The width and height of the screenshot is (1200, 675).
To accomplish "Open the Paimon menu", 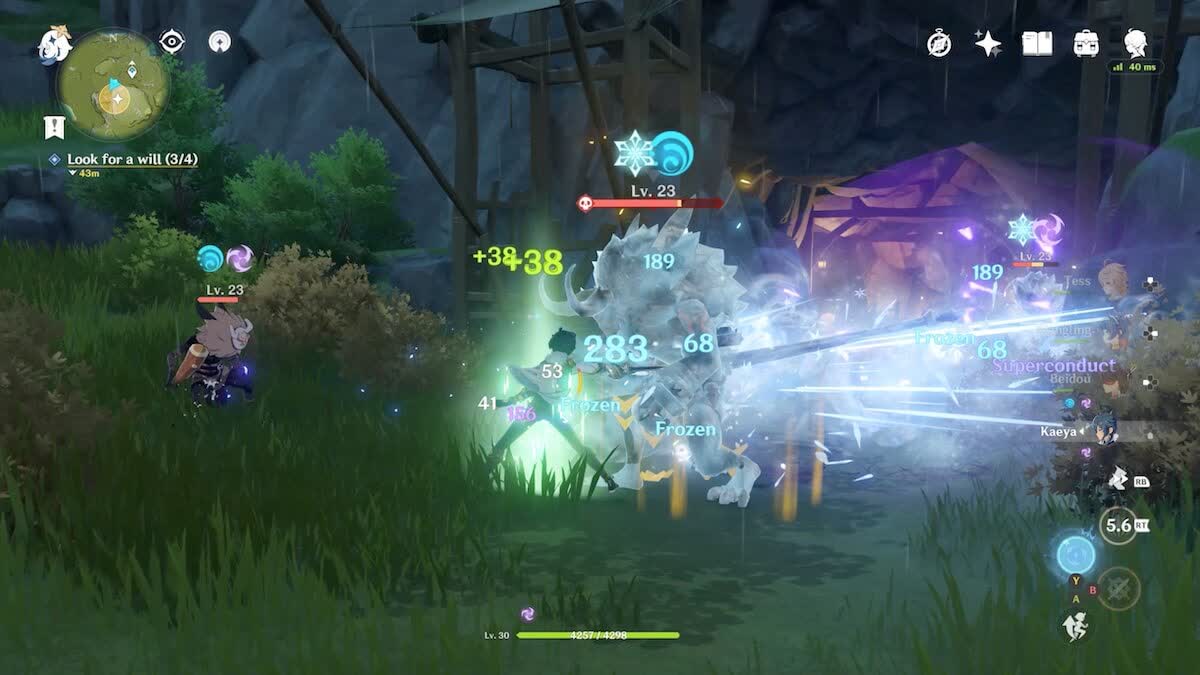I will pyautogui.click(x=54, y=44).
